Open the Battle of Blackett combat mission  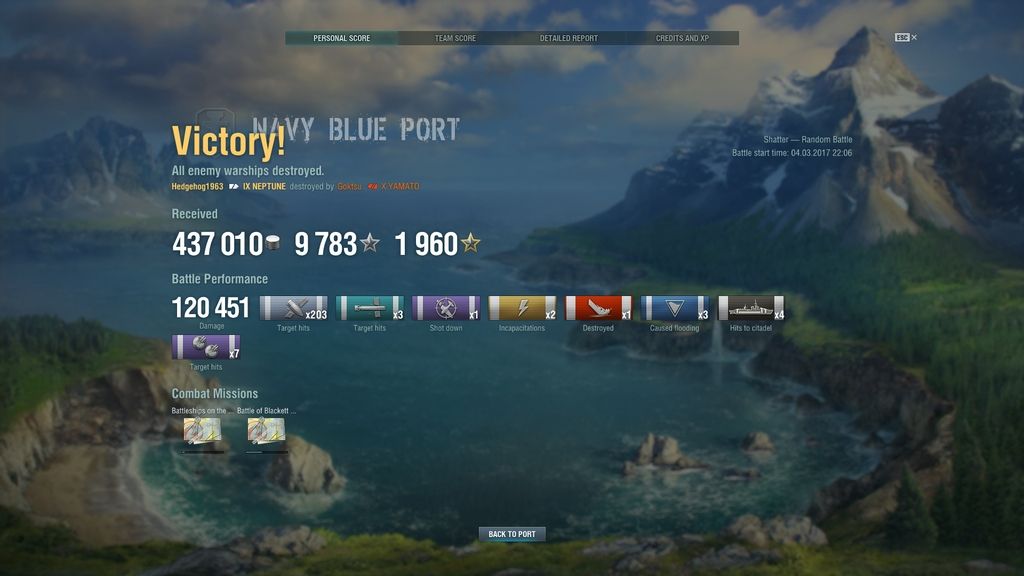[266, 431]
